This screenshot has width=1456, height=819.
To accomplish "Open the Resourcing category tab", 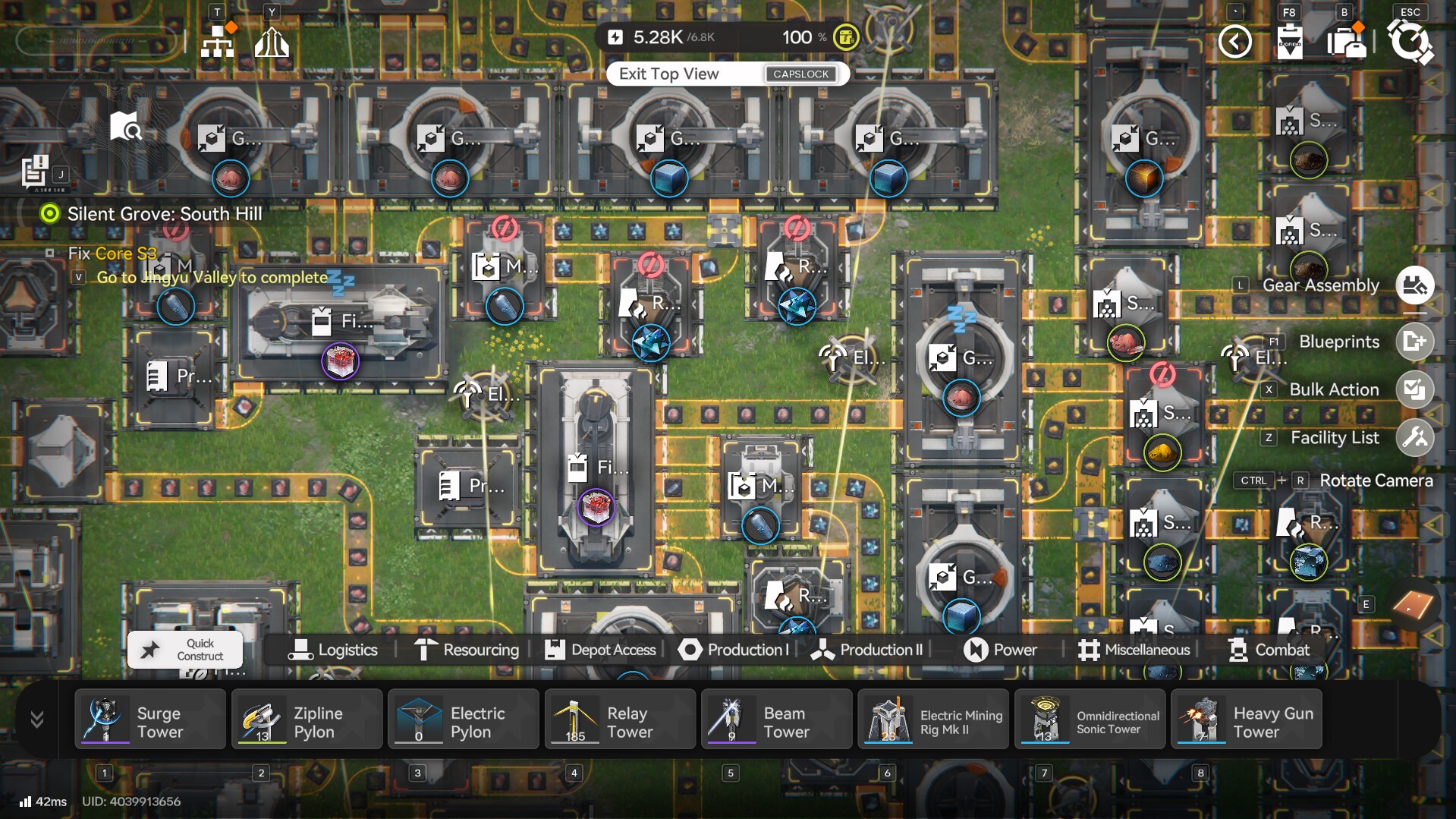I will (467, 650).
